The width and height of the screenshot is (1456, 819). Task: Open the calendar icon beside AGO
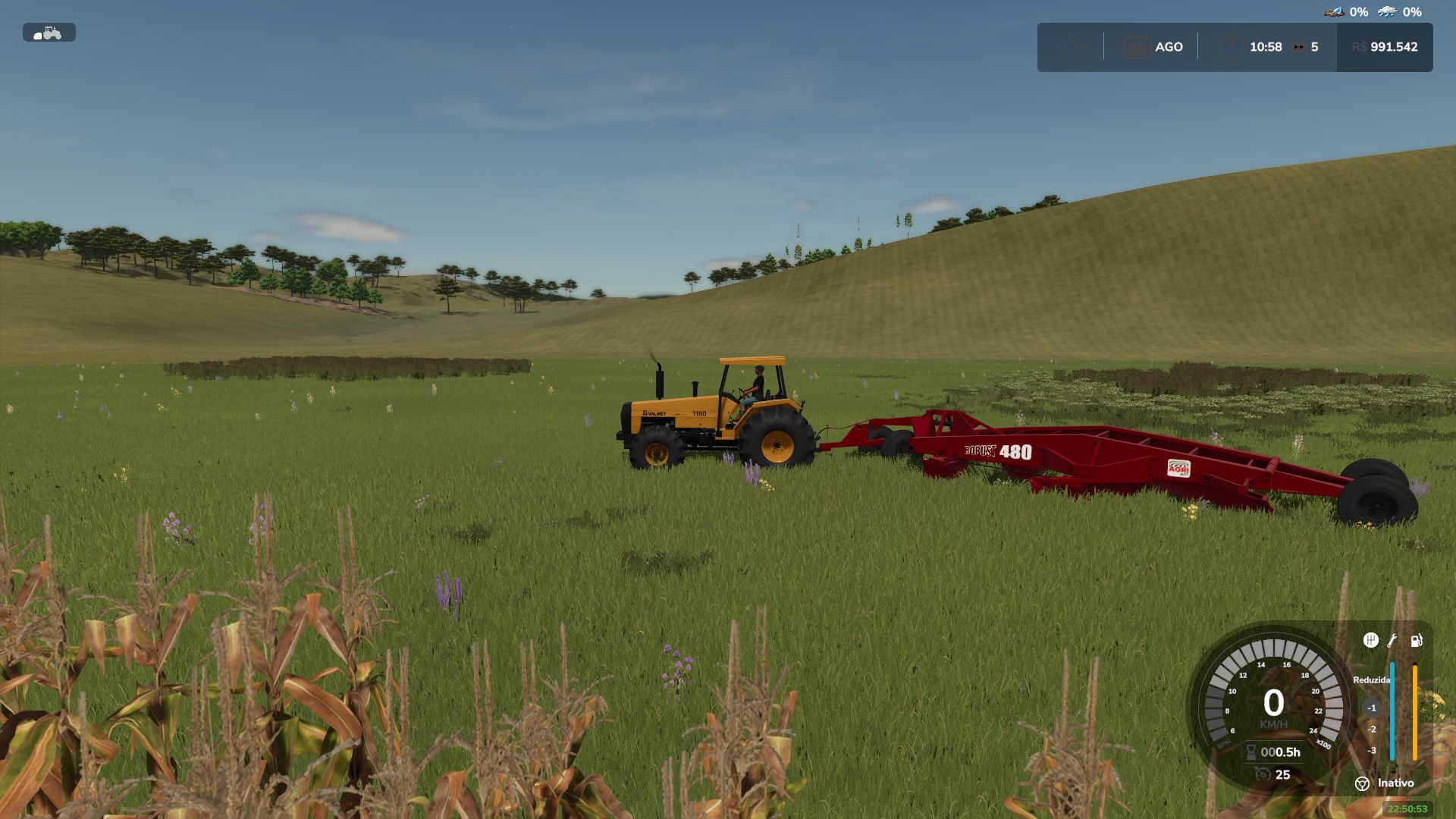(1137, 45)
